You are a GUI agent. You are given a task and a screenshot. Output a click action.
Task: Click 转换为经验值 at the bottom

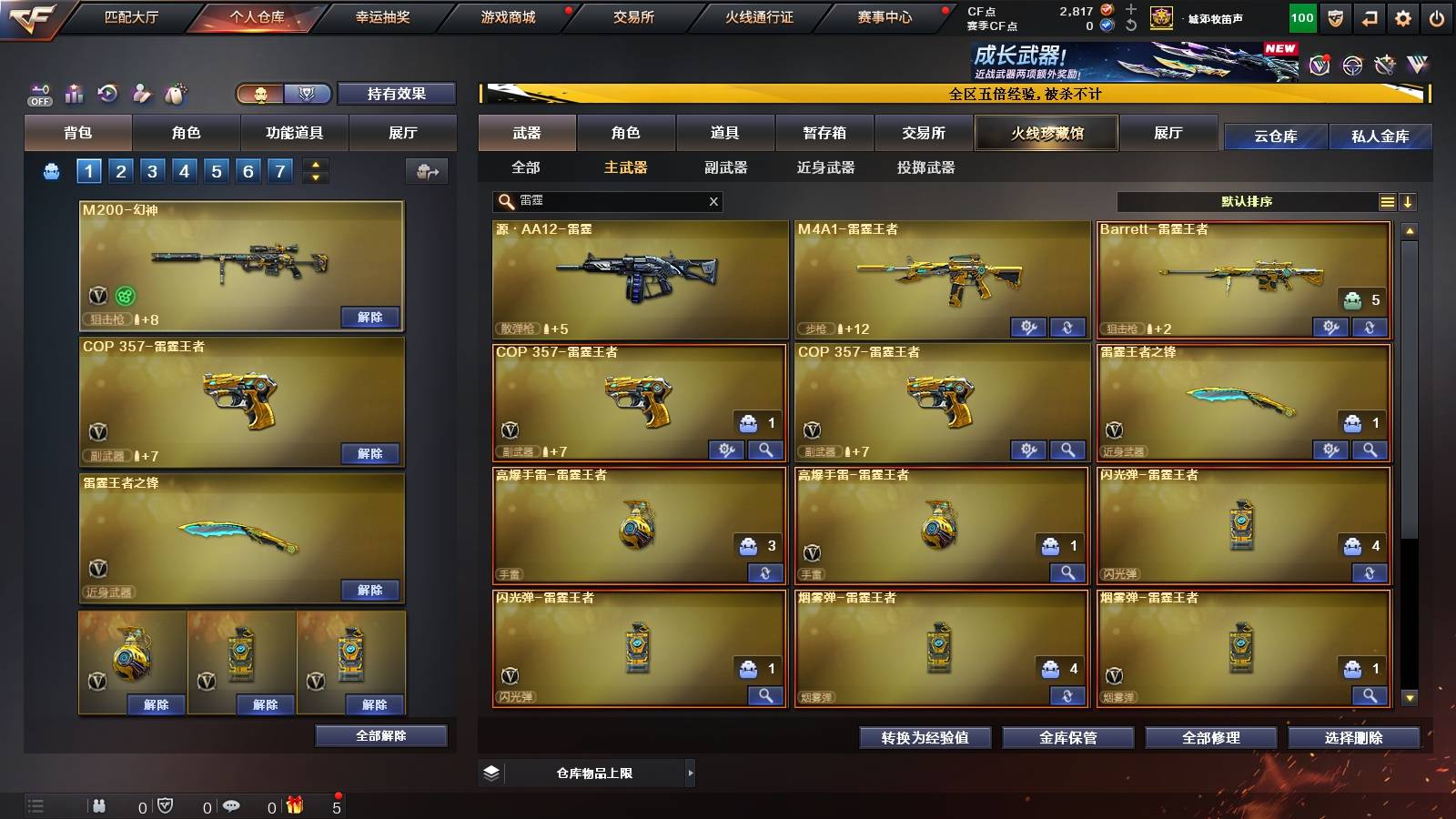(924, 738)
